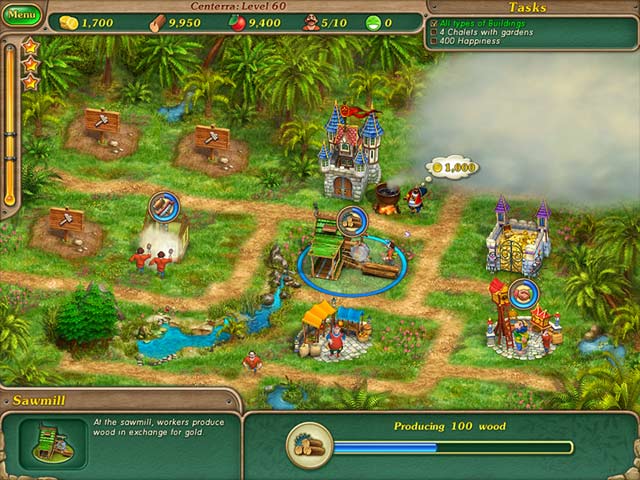
Task: Select the hammer icon over the construction site
Action: point(163,206)
